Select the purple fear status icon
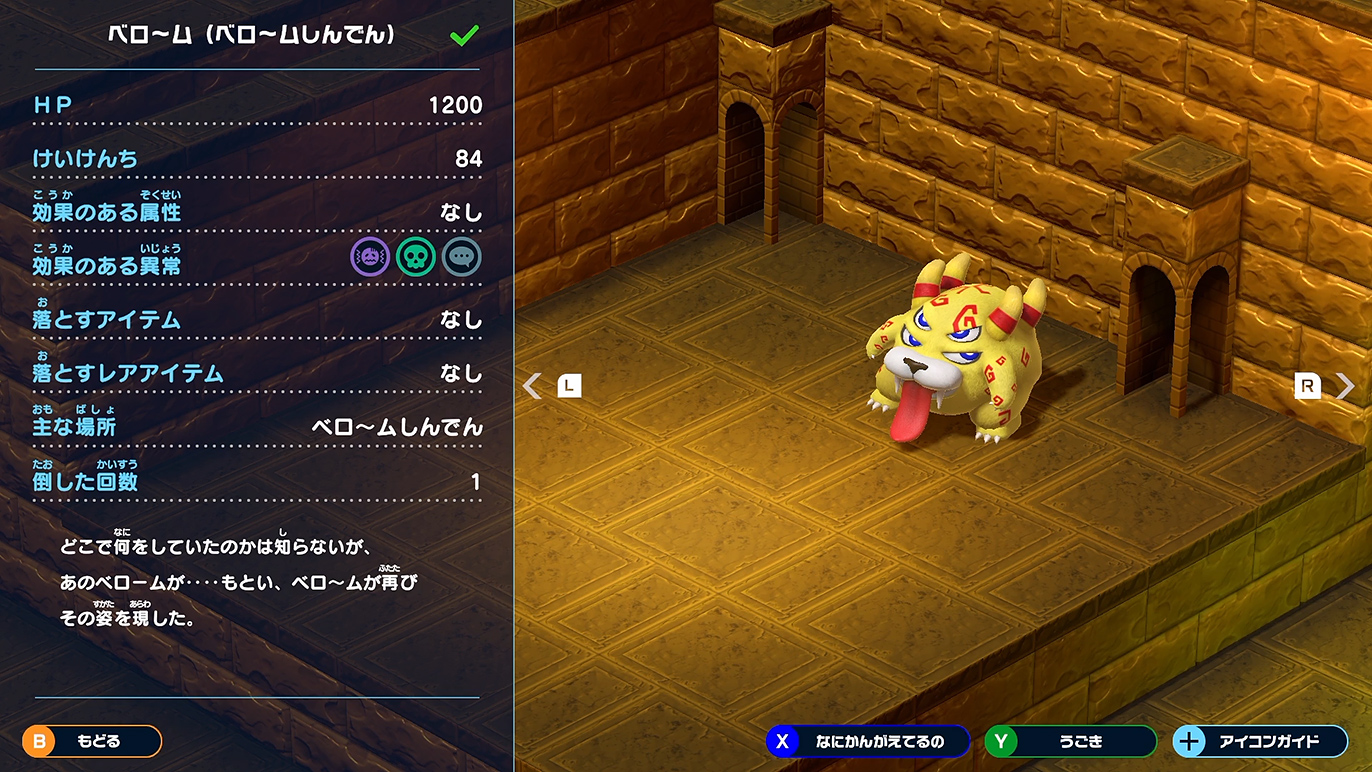 [370, 257]
